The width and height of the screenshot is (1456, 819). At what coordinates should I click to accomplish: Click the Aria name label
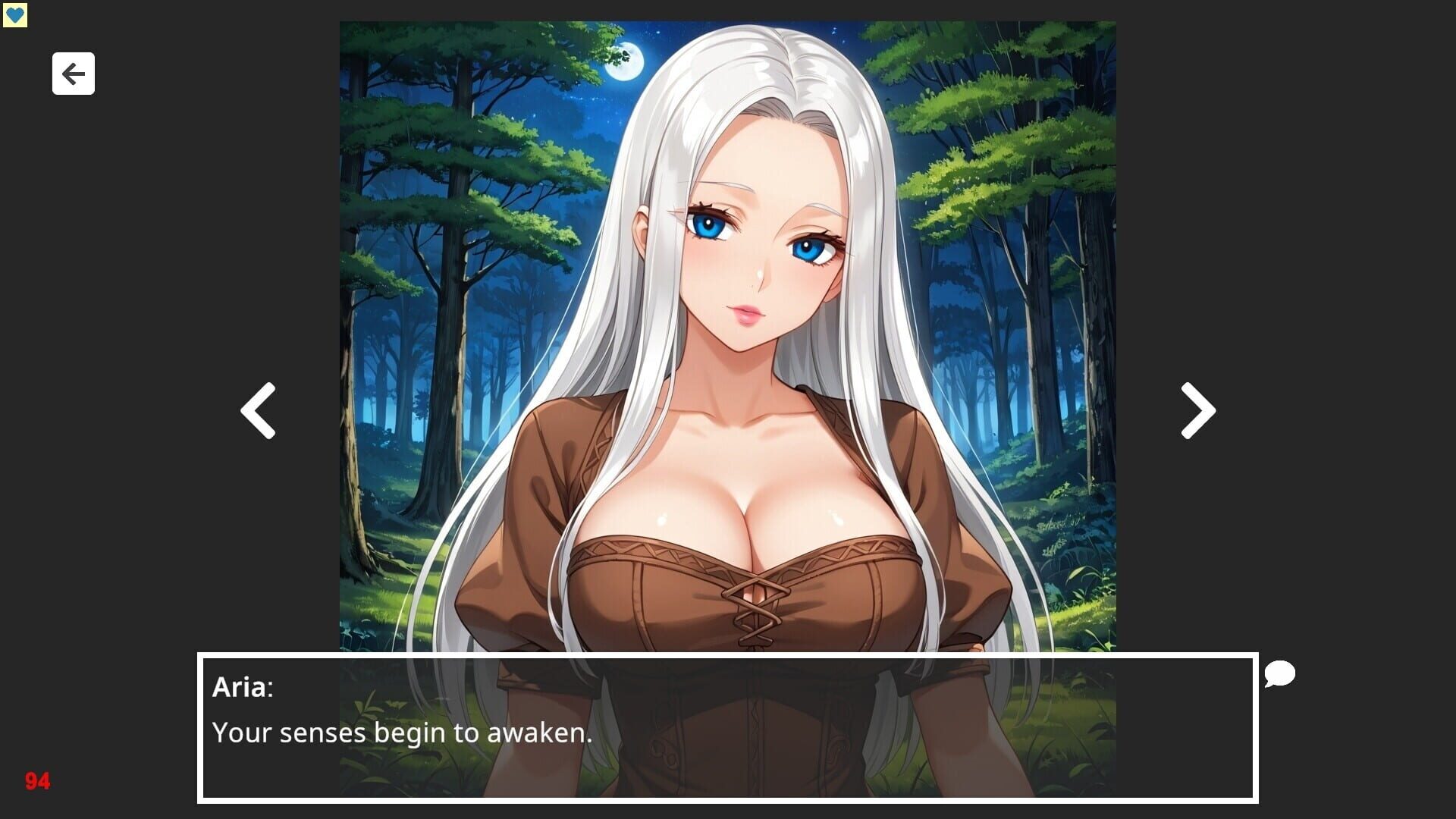[241, 689]
